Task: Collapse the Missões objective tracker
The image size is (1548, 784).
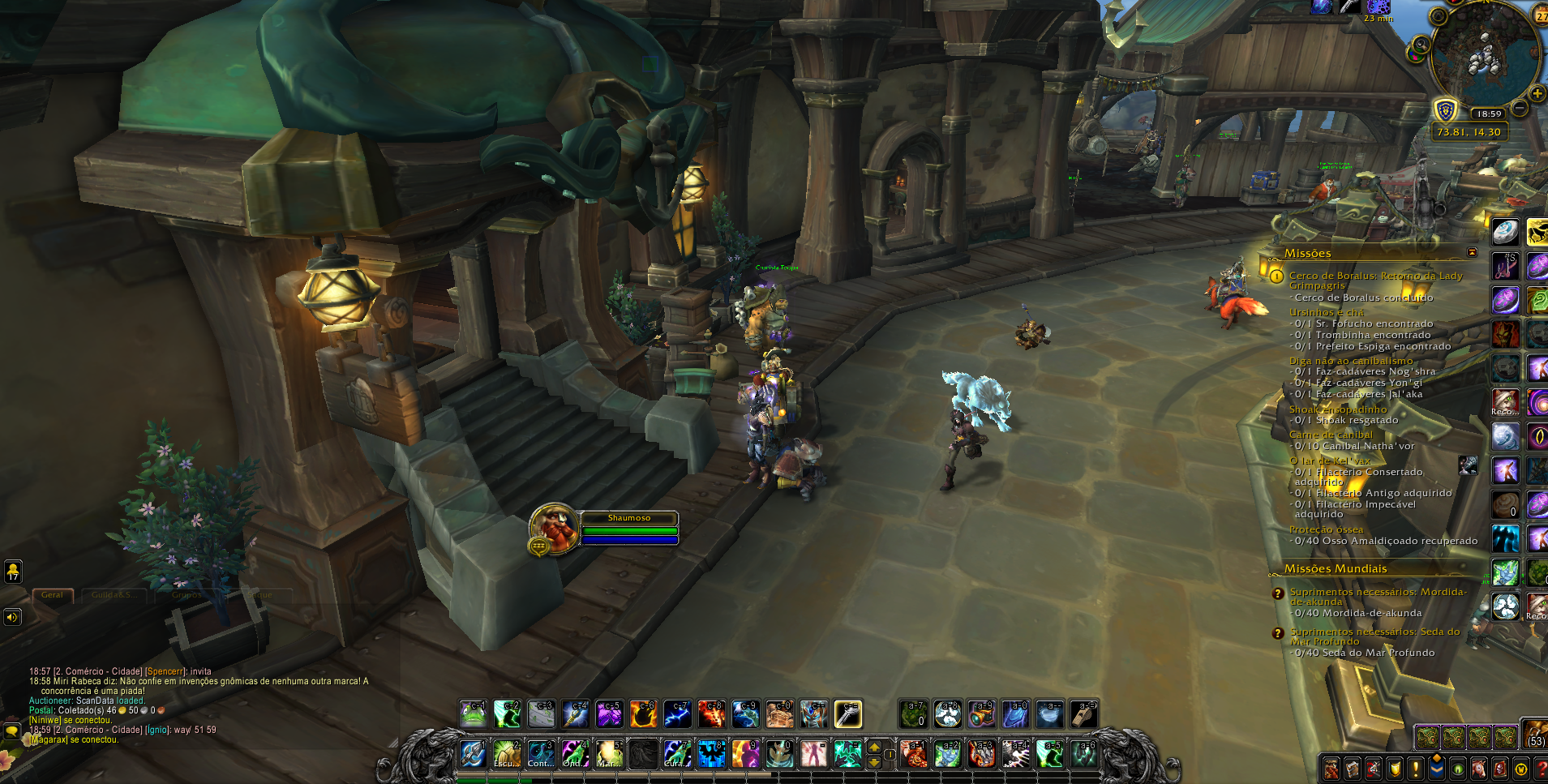Action: 1472,253
